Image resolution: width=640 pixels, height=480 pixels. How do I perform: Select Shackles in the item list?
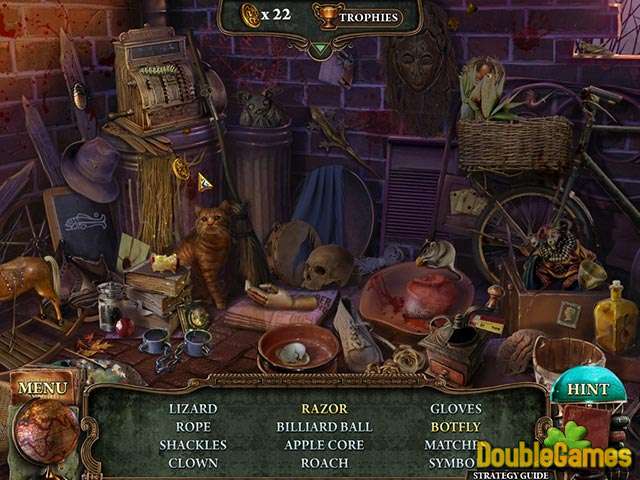(x=193, y=445)
